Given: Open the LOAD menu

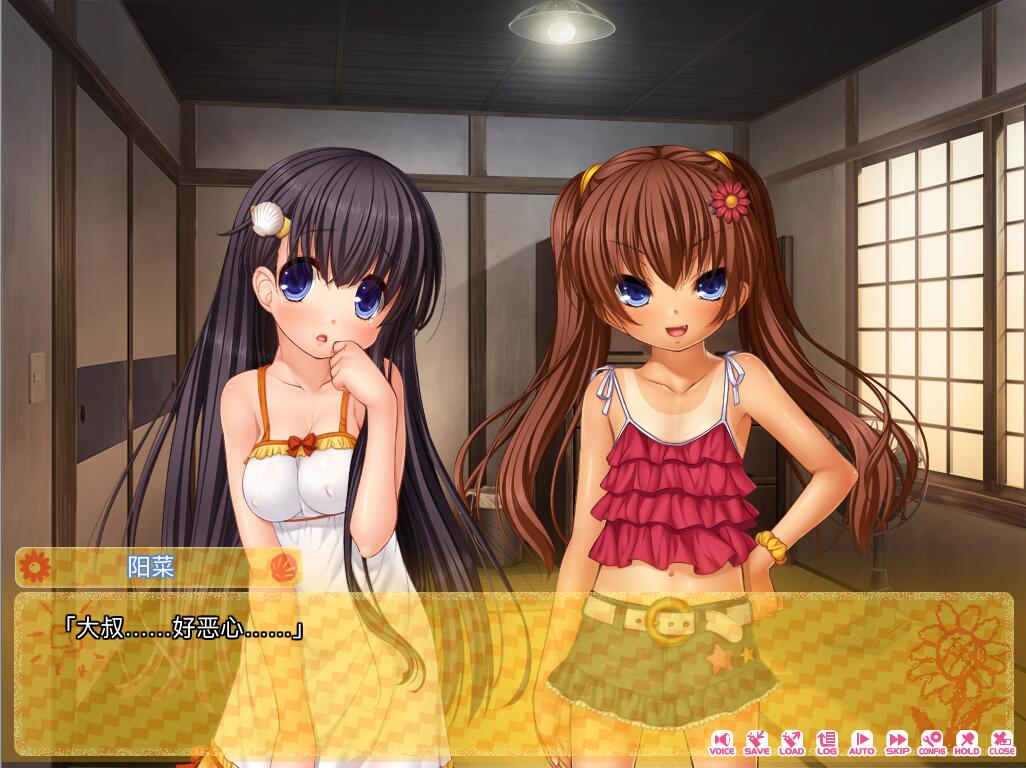Looking at the screenshot, I should click(791, 741).
